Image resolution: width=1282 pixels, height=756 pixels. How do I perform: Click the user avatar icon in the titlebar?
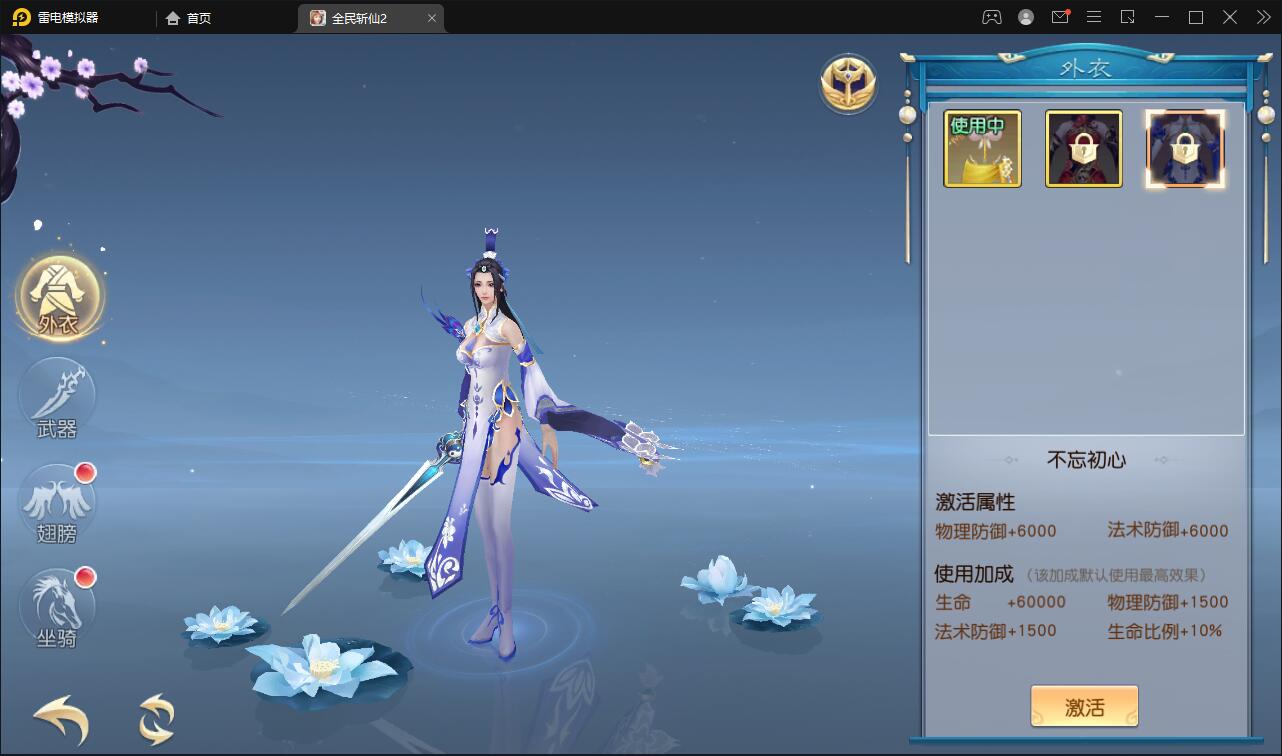1025,17
